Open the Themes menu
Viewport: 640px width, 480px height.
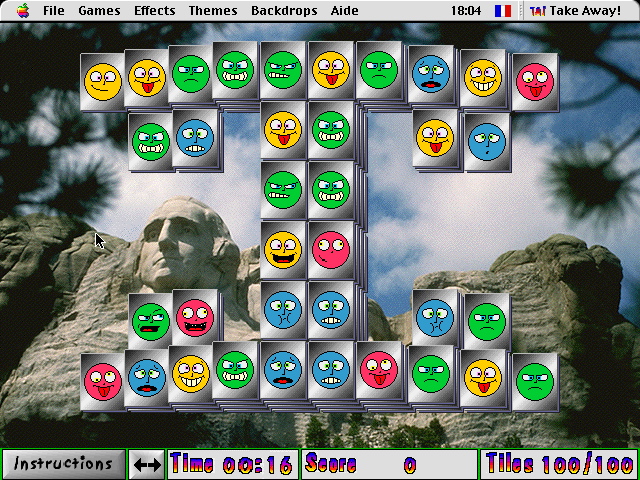[213, 11]
